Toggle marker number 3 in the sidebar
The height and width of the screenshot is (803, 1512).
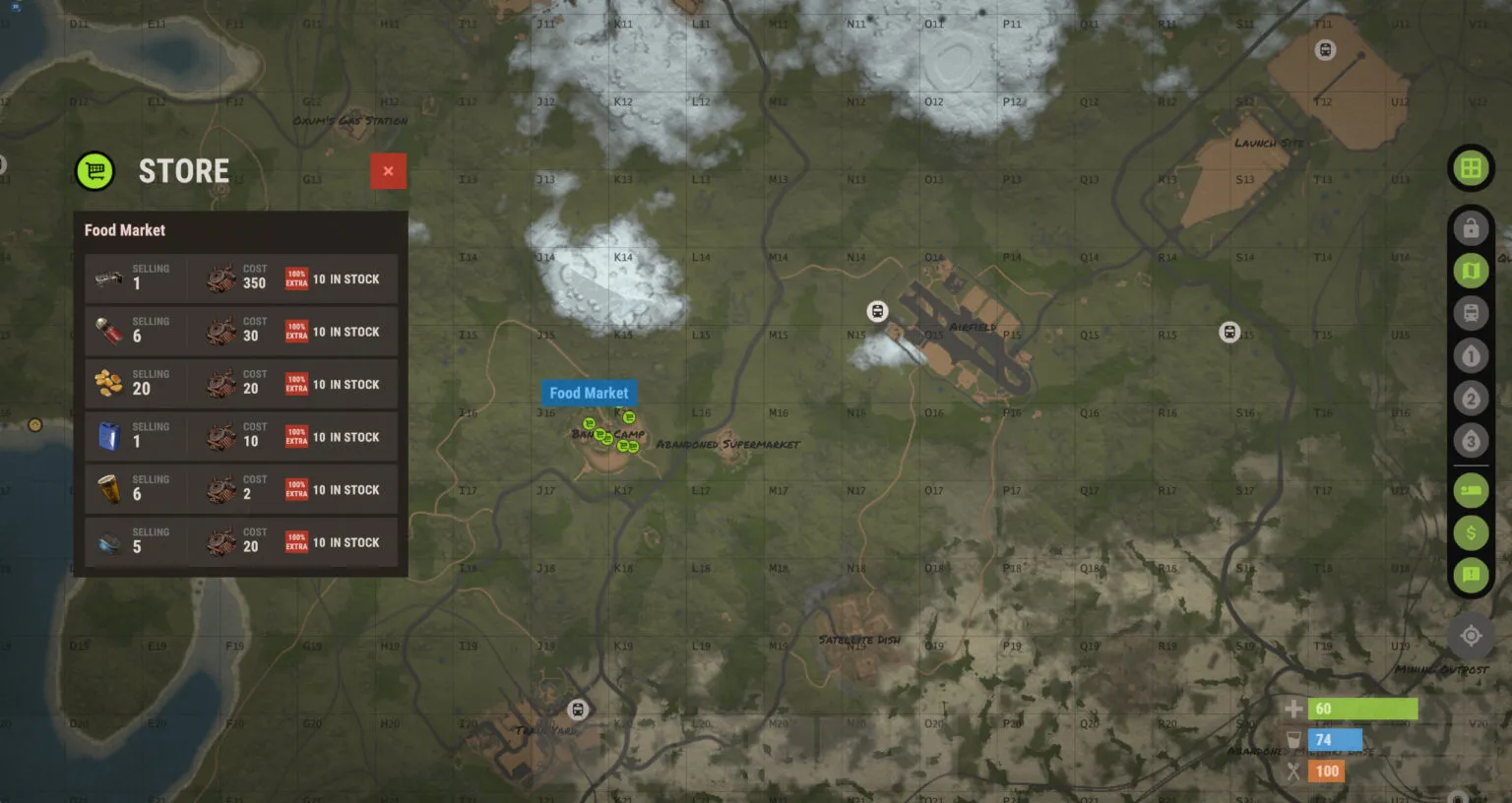click(x=1471, y=441)
